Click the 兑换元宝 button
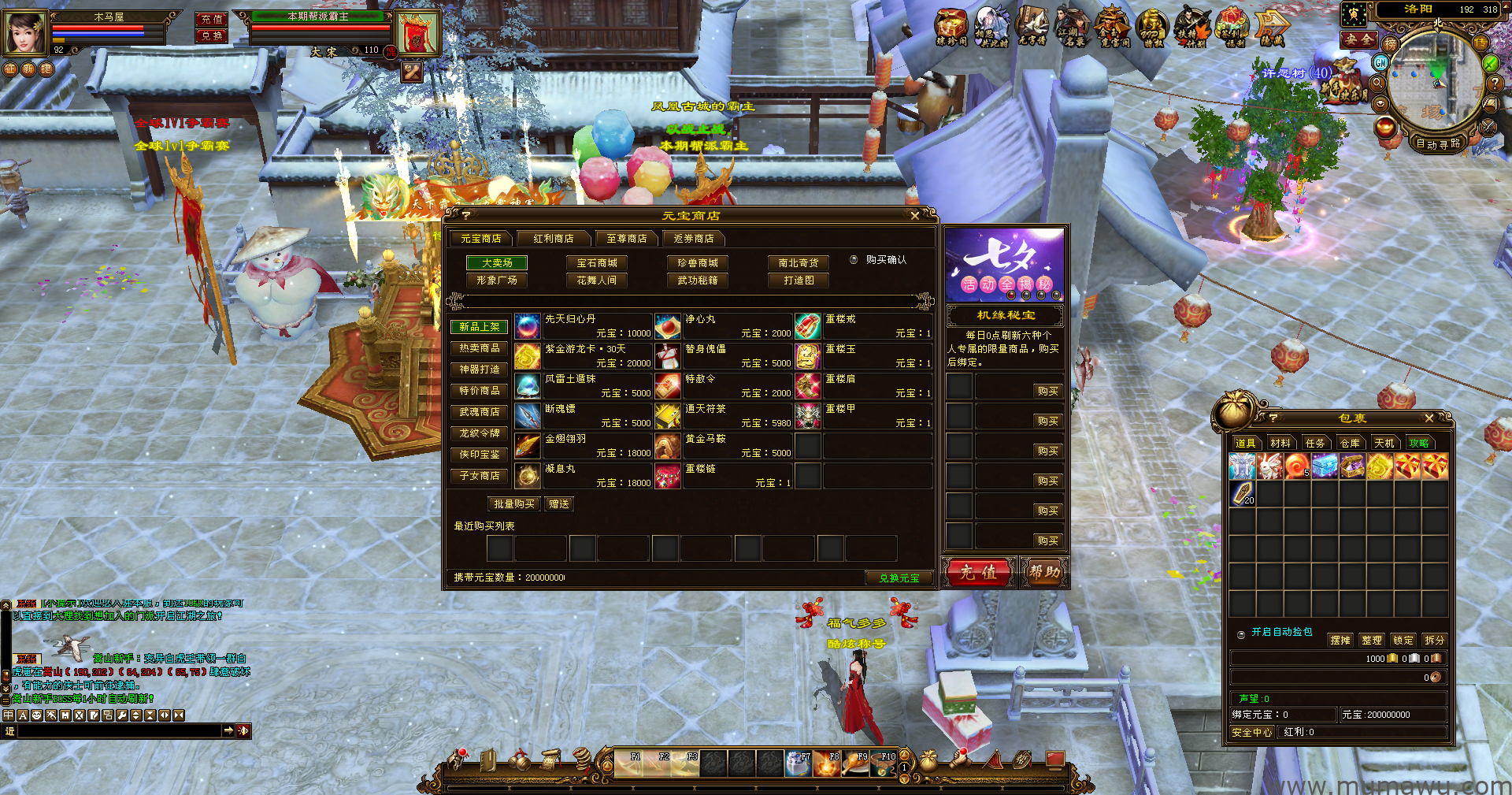1512x795 pixels. tap(899, 578)
